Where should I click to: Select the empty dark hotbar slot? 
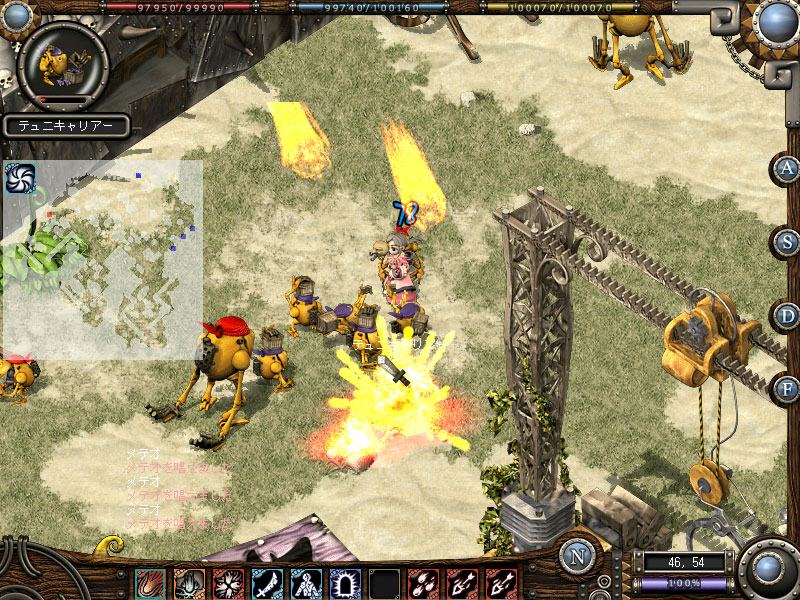click(384, 583)
